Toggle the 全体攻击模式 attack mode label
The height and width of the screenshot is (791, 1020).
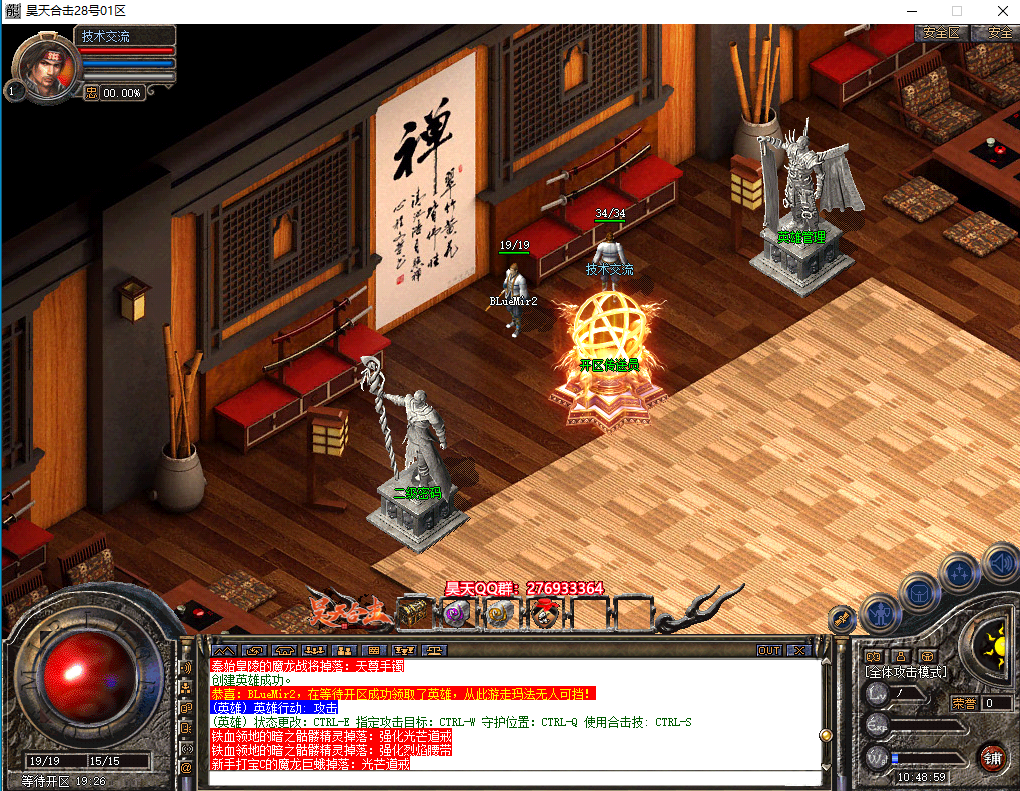(906, 673)
